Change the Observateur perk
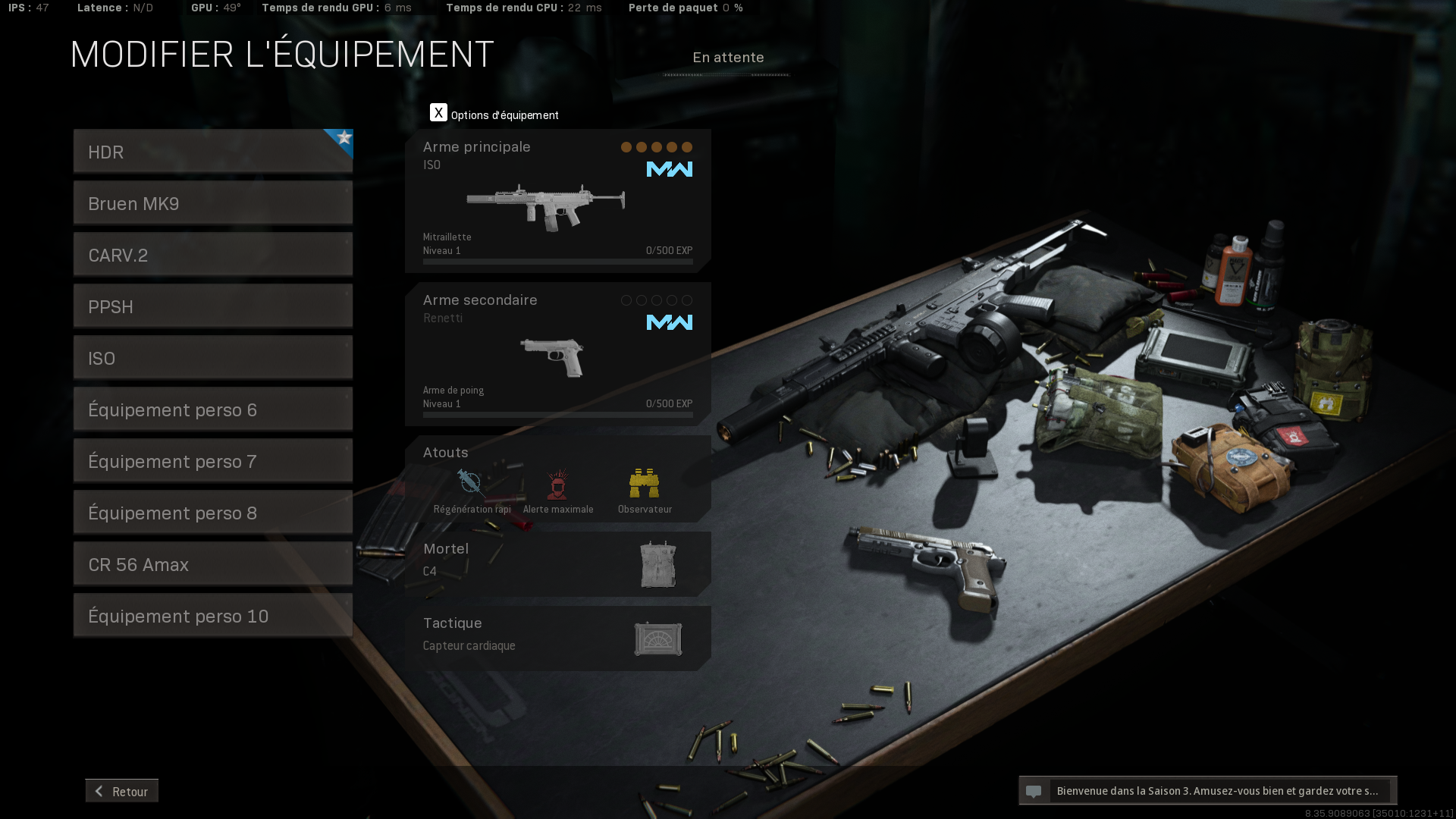The width and height of the screenshot is (1456, 819). pos(645,491)
